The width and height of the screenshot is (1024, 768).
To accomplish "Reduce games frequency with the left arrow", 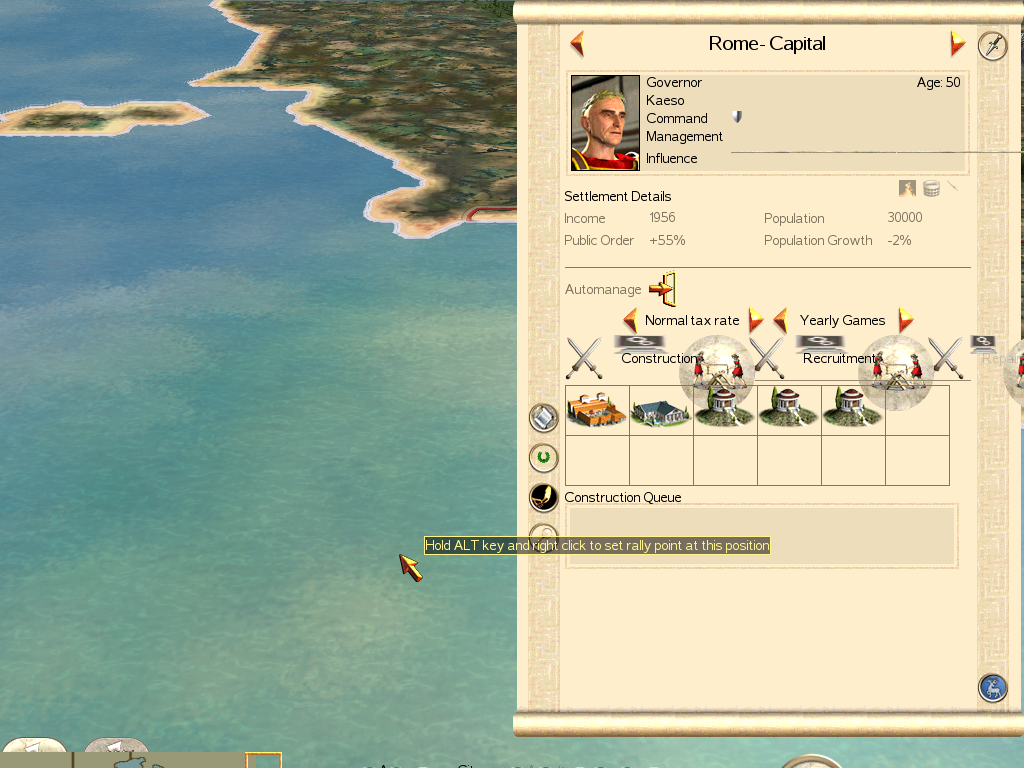I will 781,320.
